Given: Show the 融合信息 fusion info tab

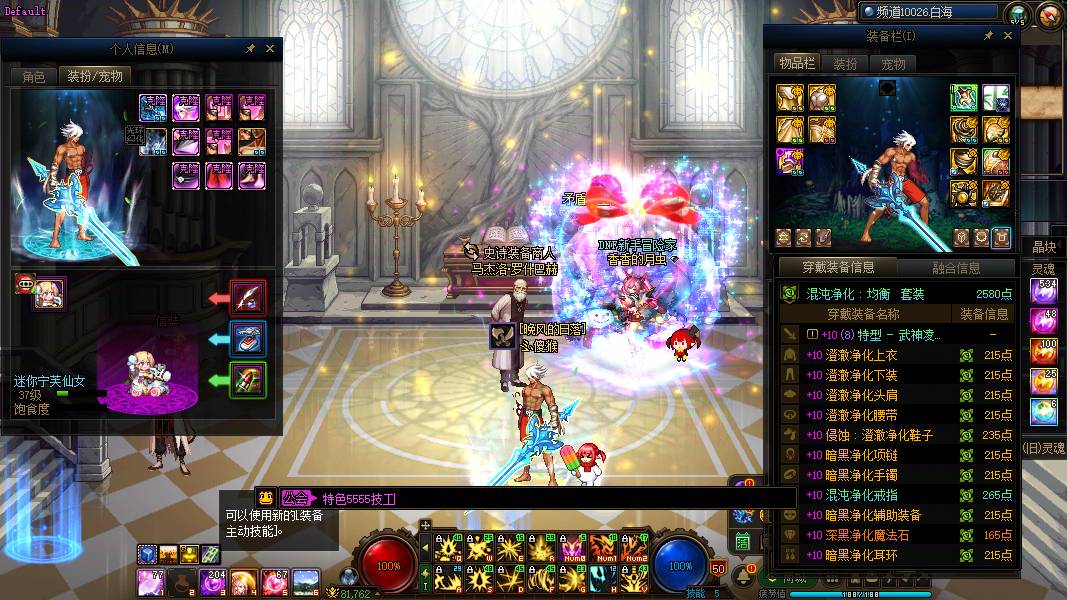Looking at the screenshot, I should 956,268.
